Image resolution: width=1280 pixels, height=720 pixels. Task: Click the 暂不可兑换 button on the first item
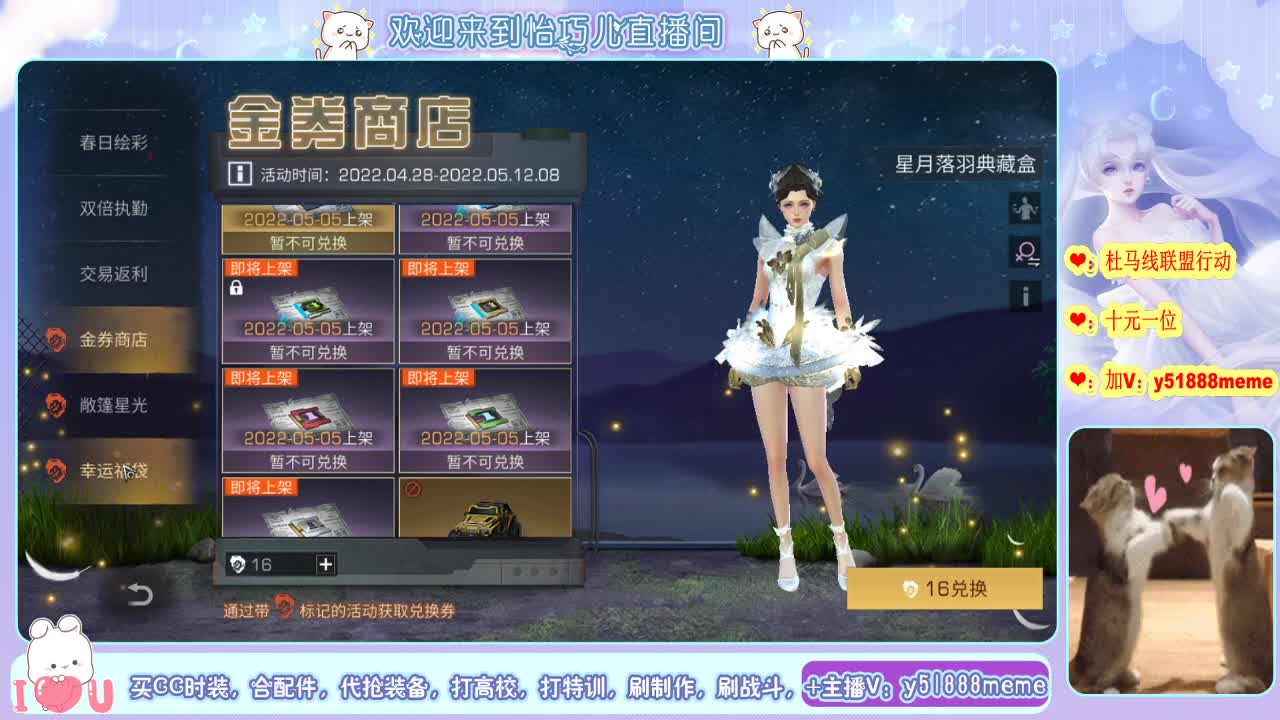[307, 243]
